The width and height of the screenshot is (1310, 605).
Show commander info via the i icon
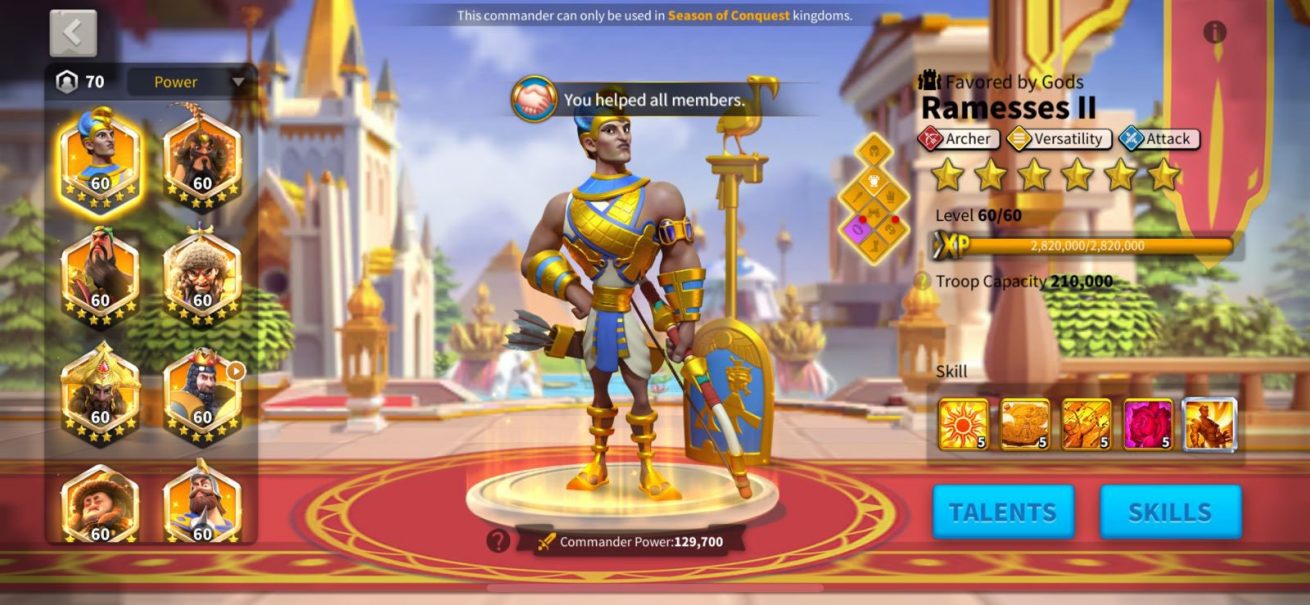point(1215,32)
